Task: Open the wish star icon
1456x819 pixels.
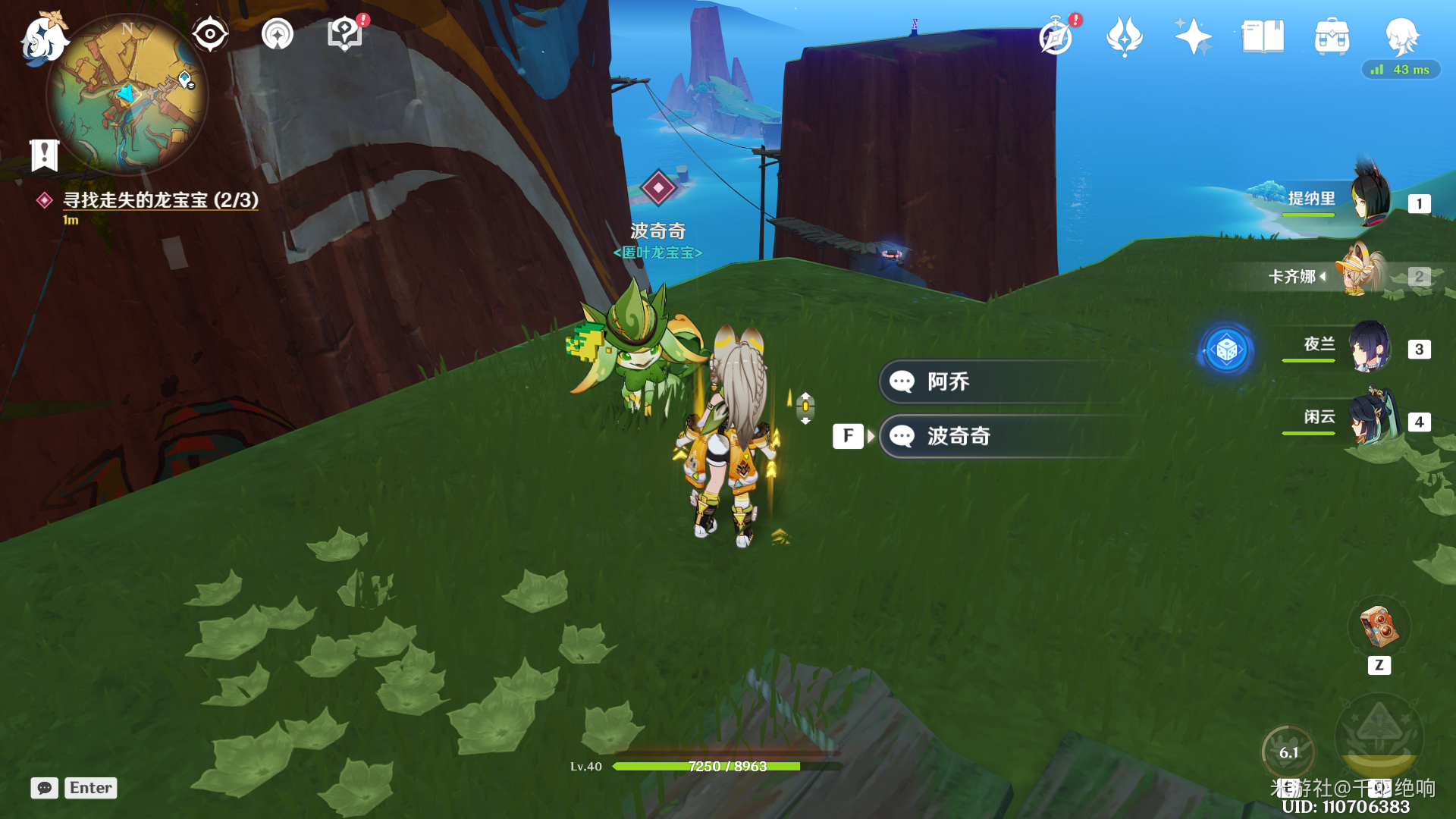Action: pyautogui.click(x=1192, y=36)
